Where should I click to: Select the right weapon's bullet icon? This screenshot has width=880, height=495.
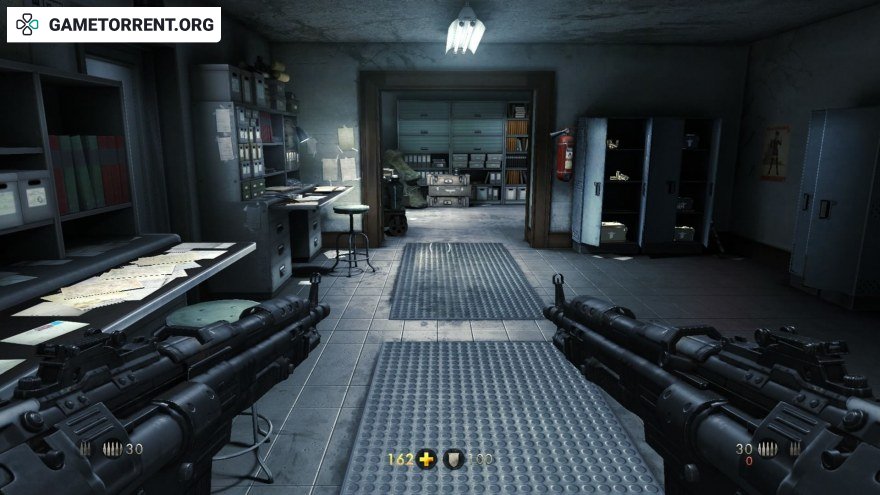pyautogui.click(x=767, y=449)
